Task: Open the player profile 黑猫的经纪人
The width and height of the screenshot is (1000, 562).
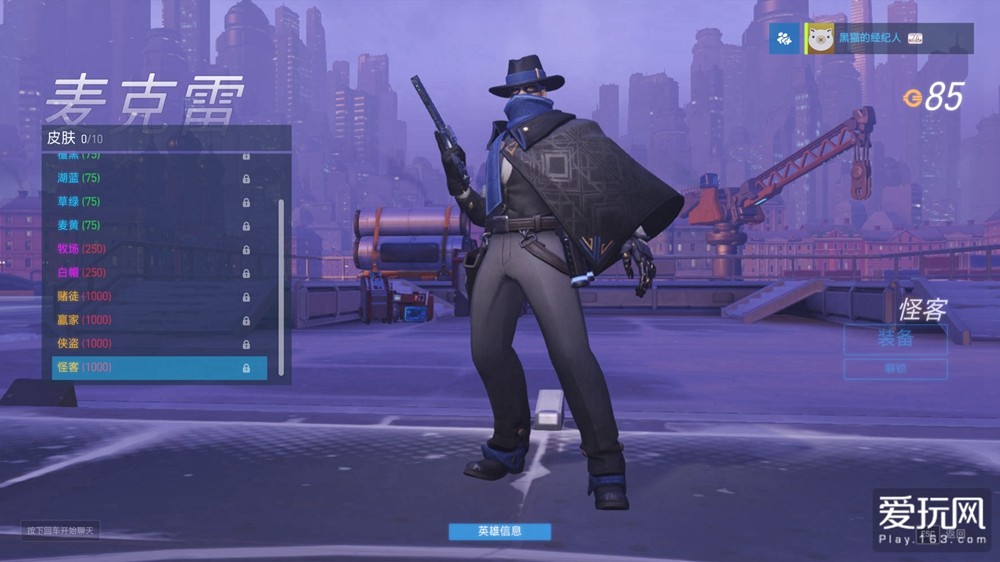Action: pos(868,38)
